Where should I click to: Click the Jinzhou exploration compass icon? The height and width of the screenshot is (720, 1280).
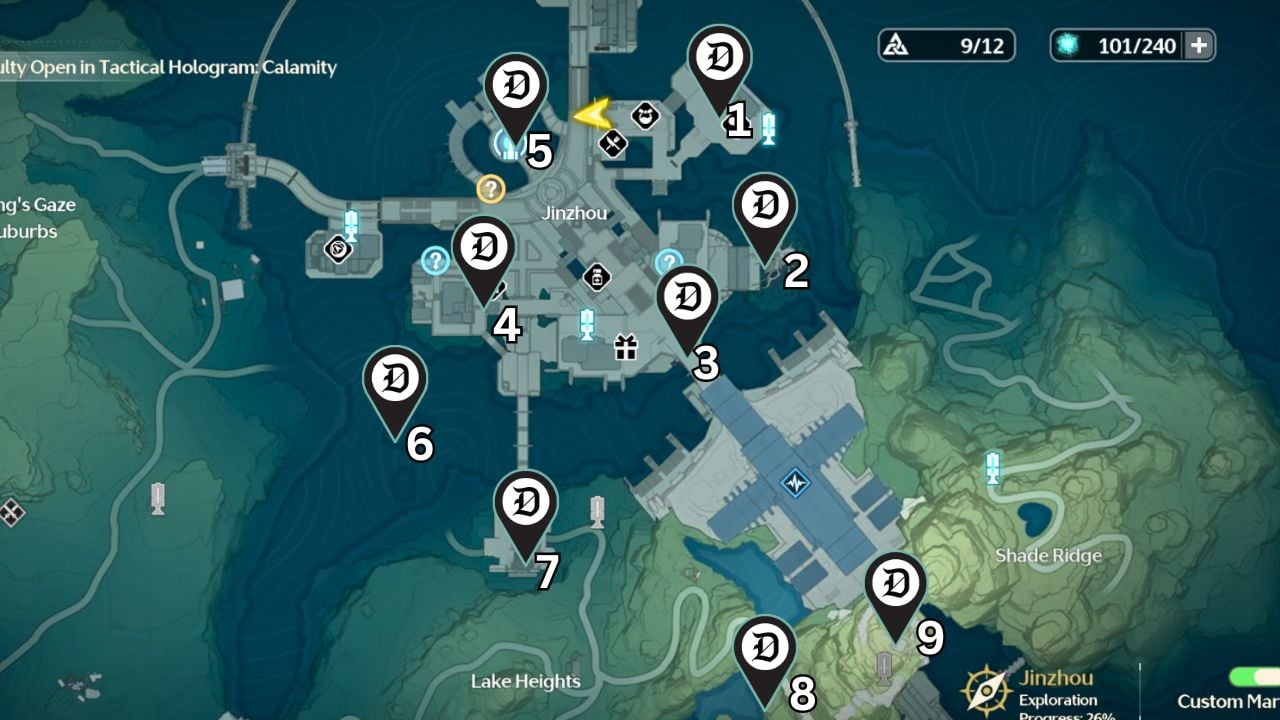tap(986, 688)
